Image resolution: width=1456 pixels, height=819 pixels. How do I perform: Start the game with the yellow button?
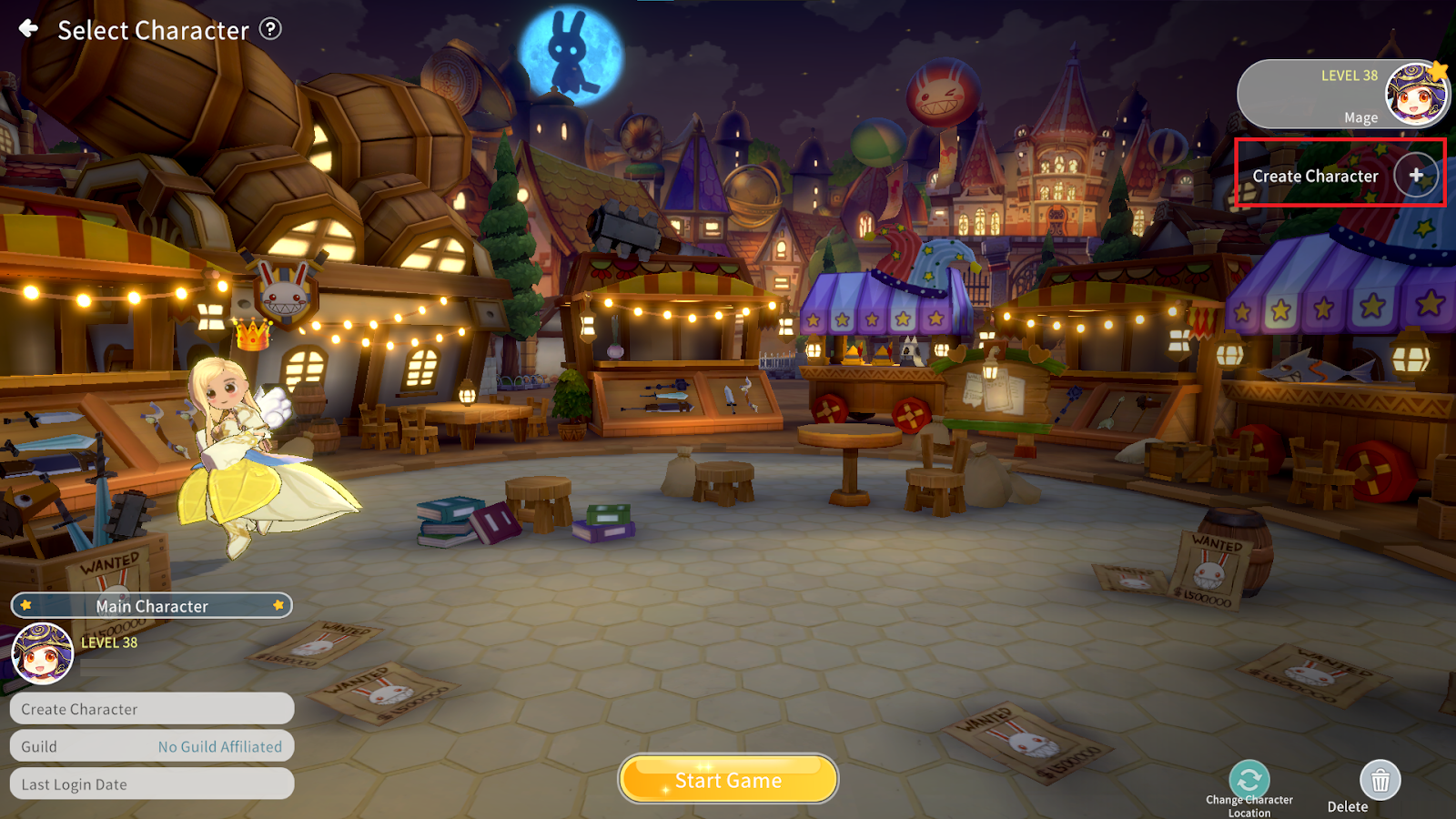tap(728, 780)
